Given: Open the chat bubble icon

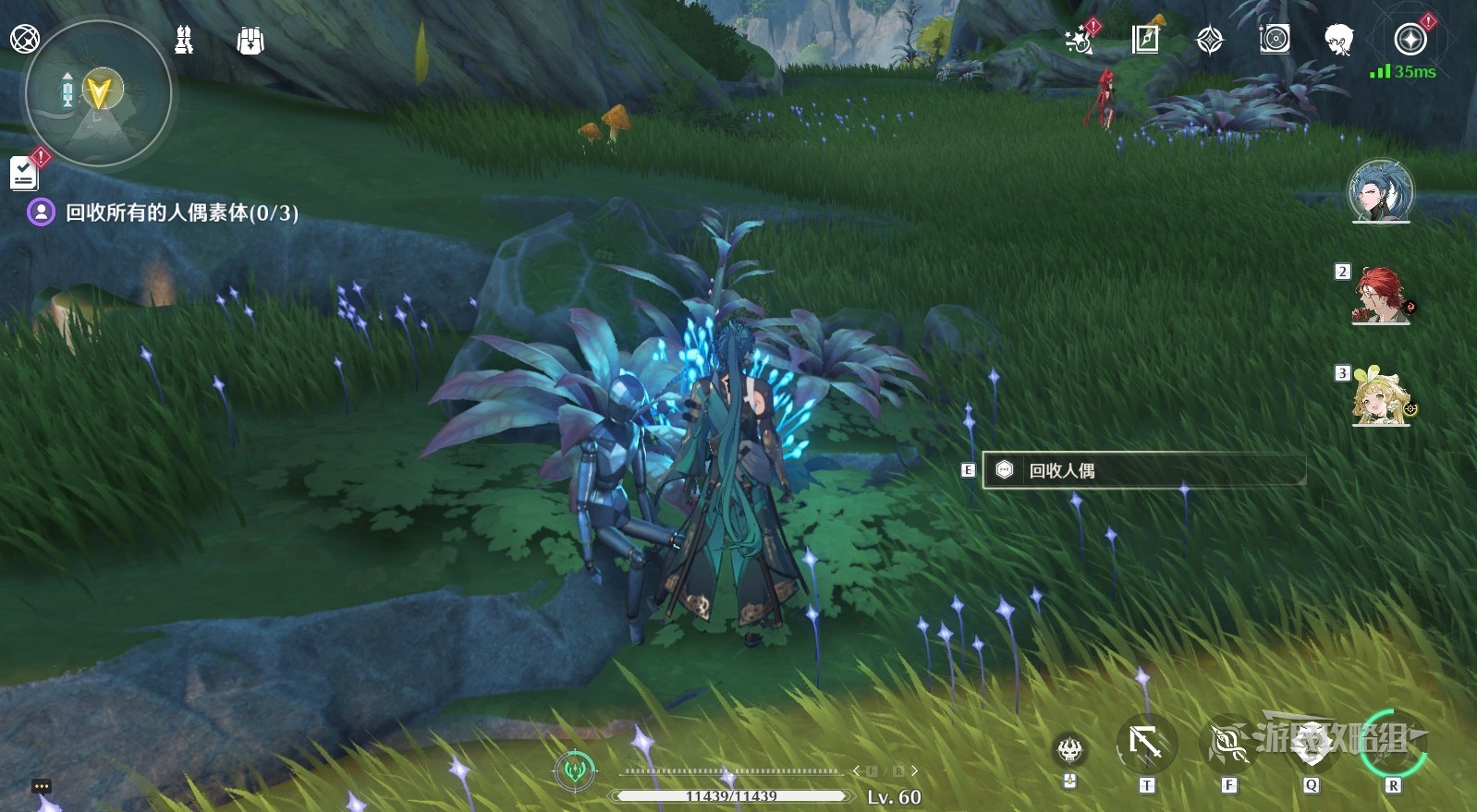Looking at the screenshot, I should (x=41, y=786).
